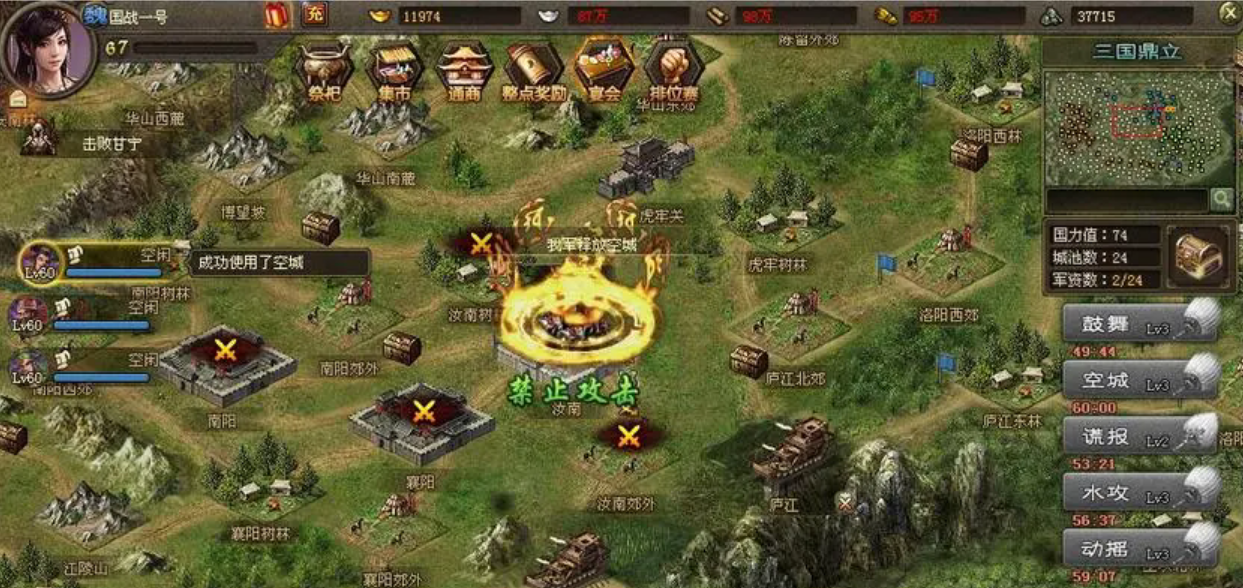Open the 宴会 banquet
Image resolution: width=1243 pixels, height=588 pixels.
tap(604, 74)
